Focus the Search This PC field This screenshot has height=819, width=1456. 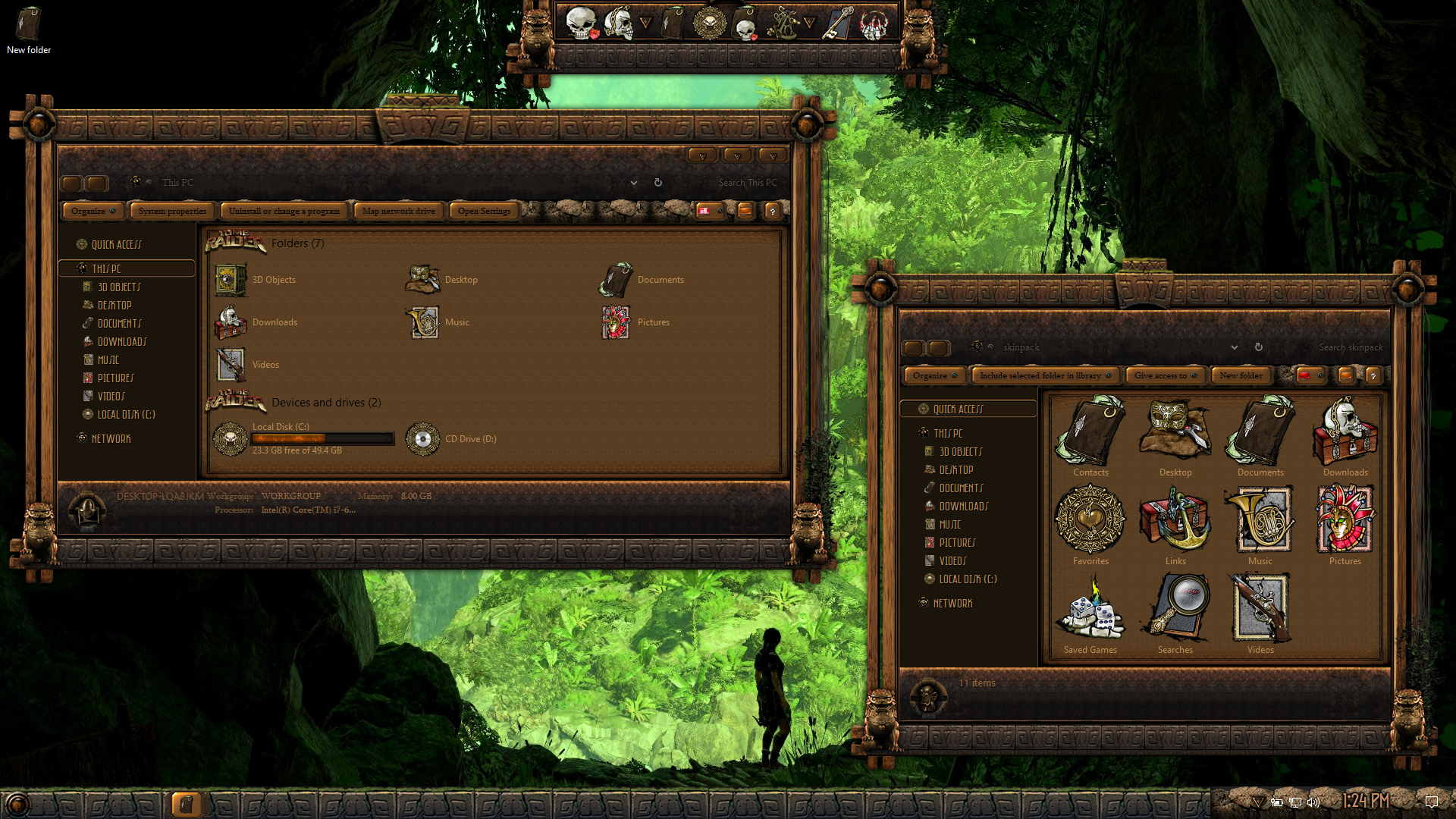[747, 183]
